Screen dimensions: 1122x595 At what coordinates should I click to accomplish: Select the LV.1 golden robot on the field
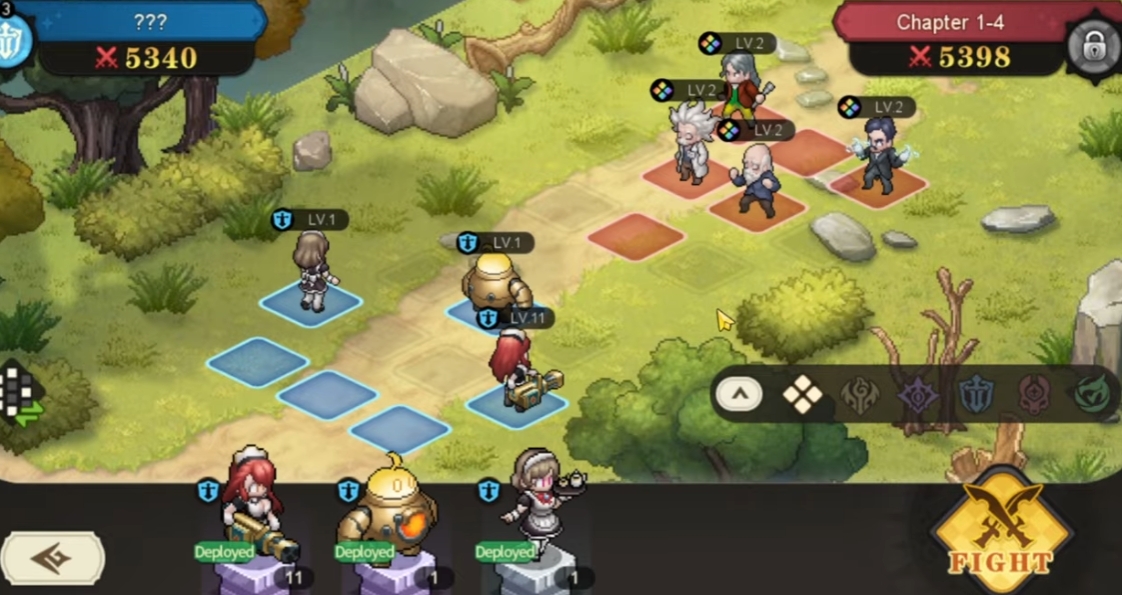click(x=494, y=284)
